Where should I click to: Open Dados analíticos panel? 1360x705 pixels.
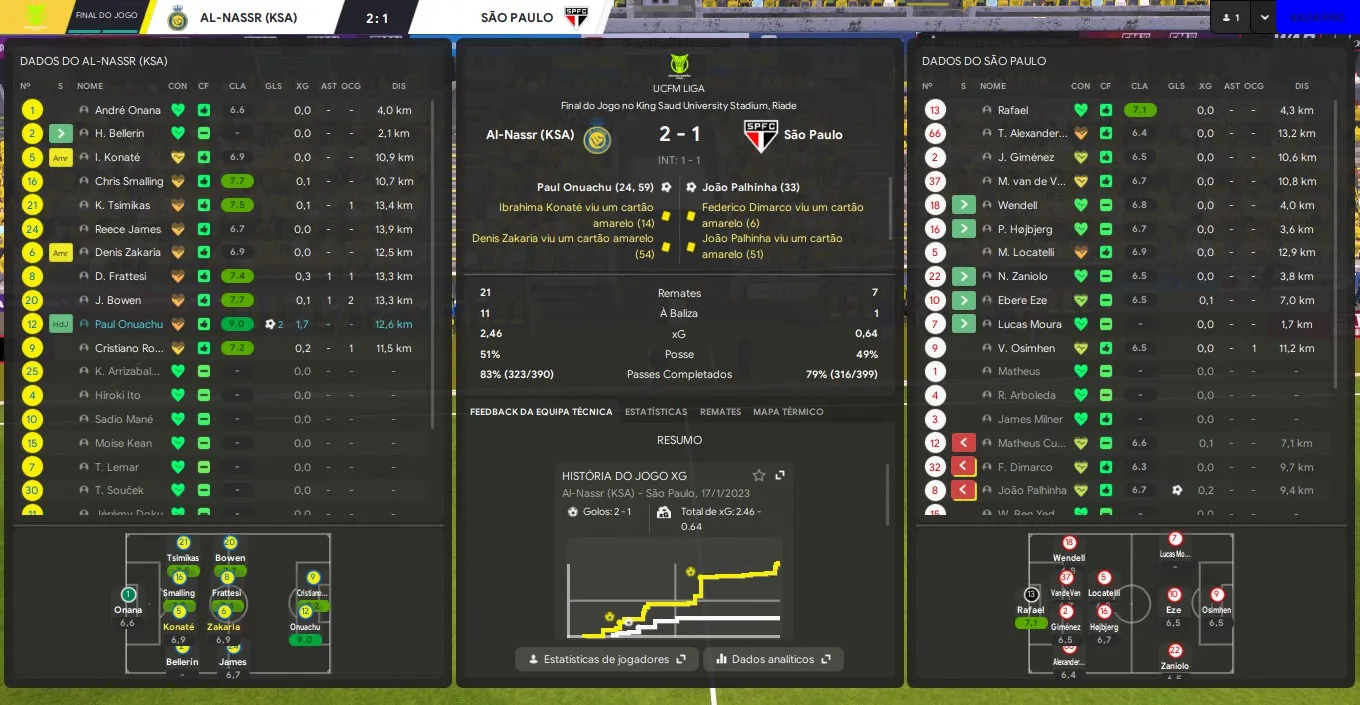[773, 659]
